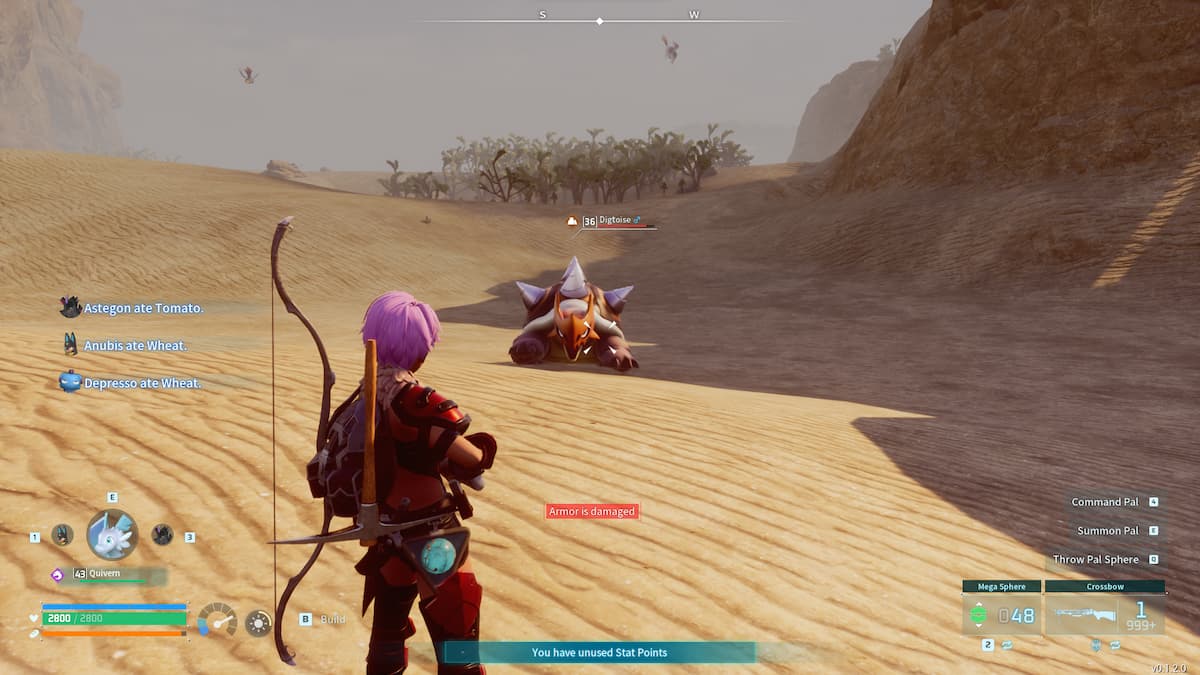Open the unused Stat Points notification
This screenshot has height=675, width=1200.
[599, 652]
